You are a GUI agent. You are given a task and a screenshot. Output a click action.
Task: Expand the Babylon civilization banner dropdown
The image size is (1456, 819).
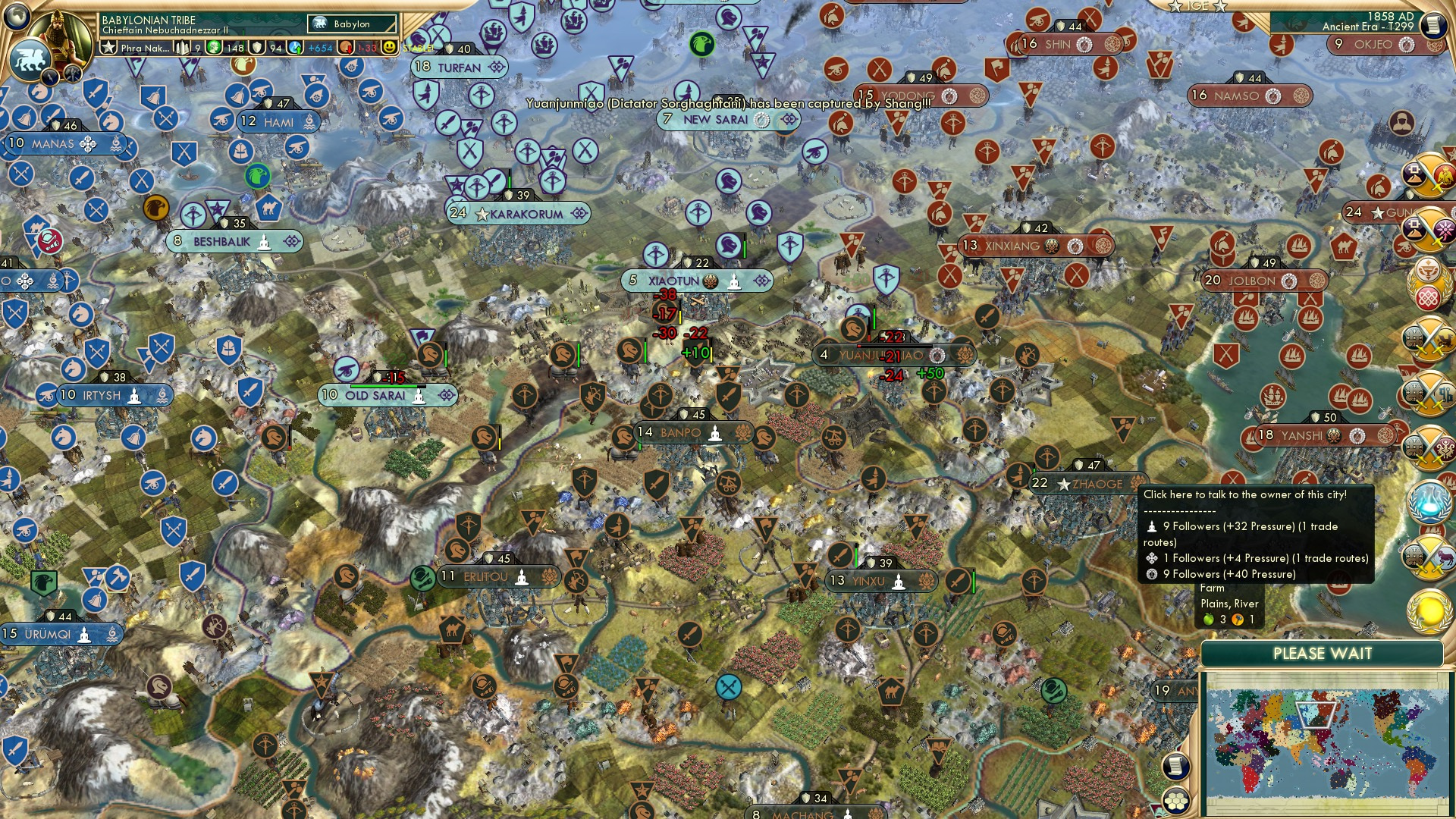(x=351, y=24)
